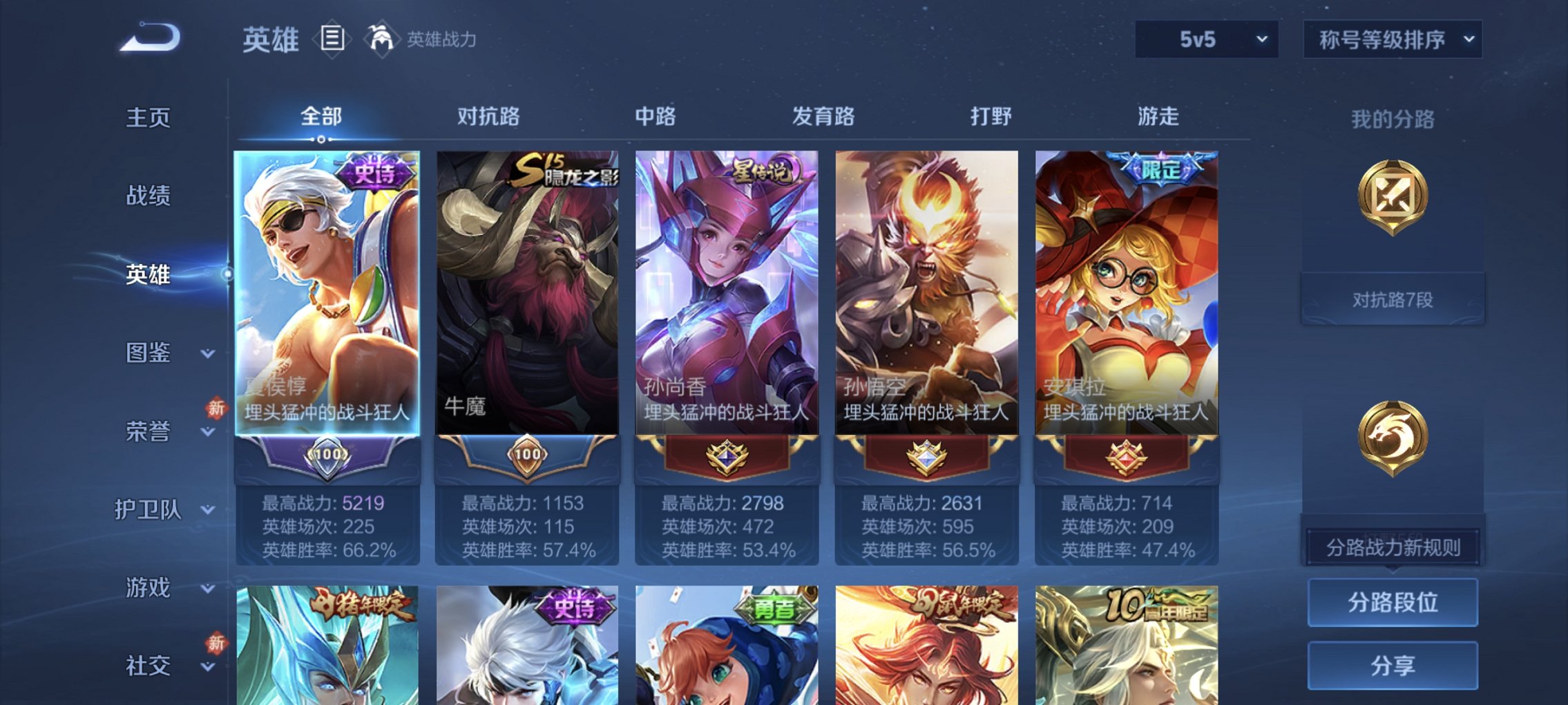Click the 英雄战力 horn icon
Screen dimensions: 1568x705
point(383,39)
